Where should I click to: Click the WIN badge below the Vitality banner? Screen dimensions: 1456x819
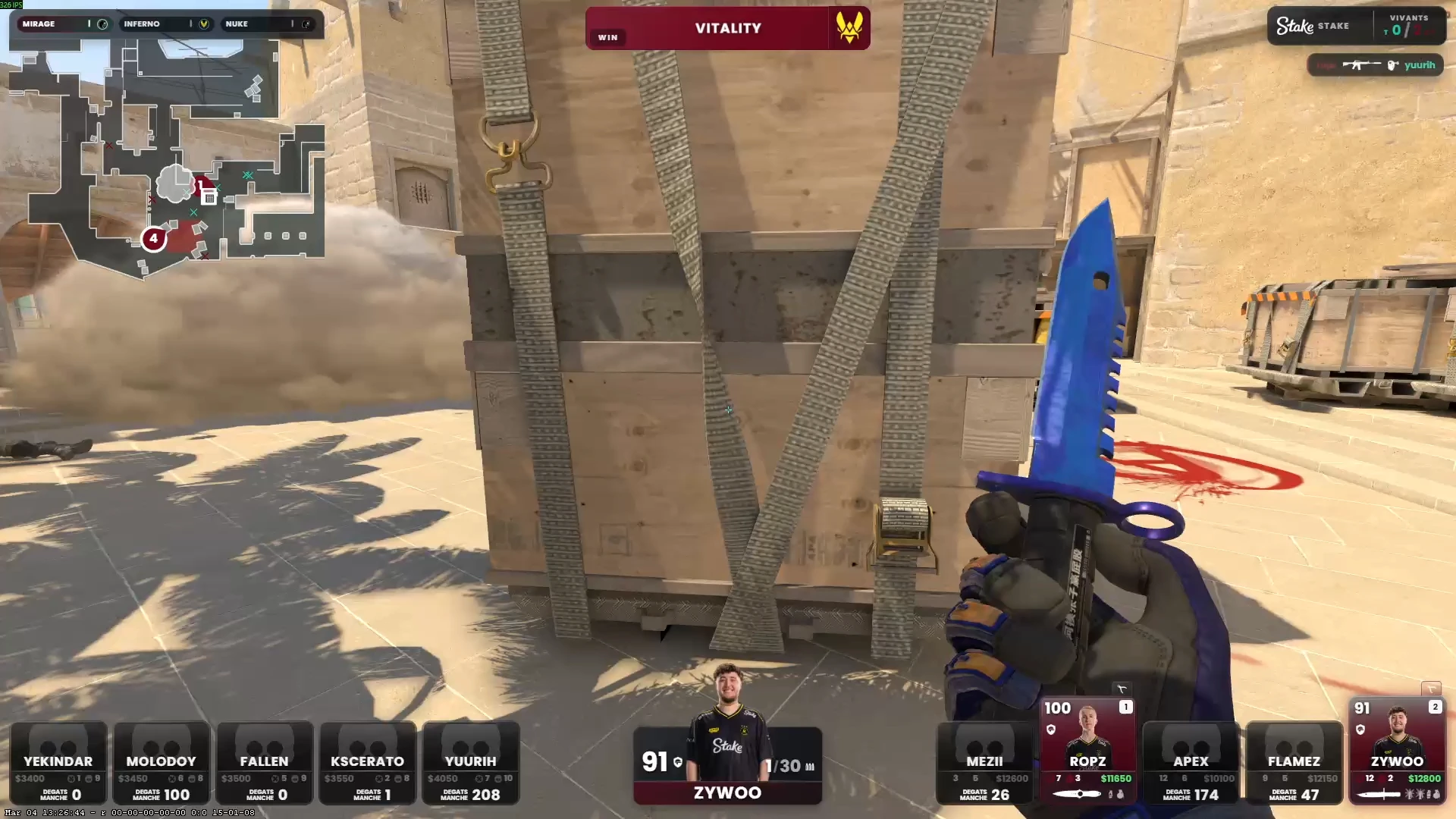[607, 37]
